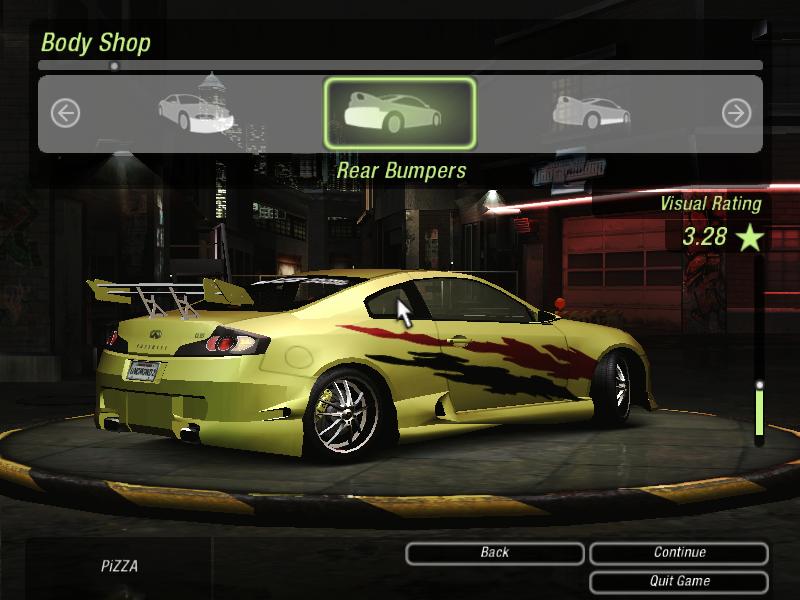Pick the side skirts car icon

point(591,113)
